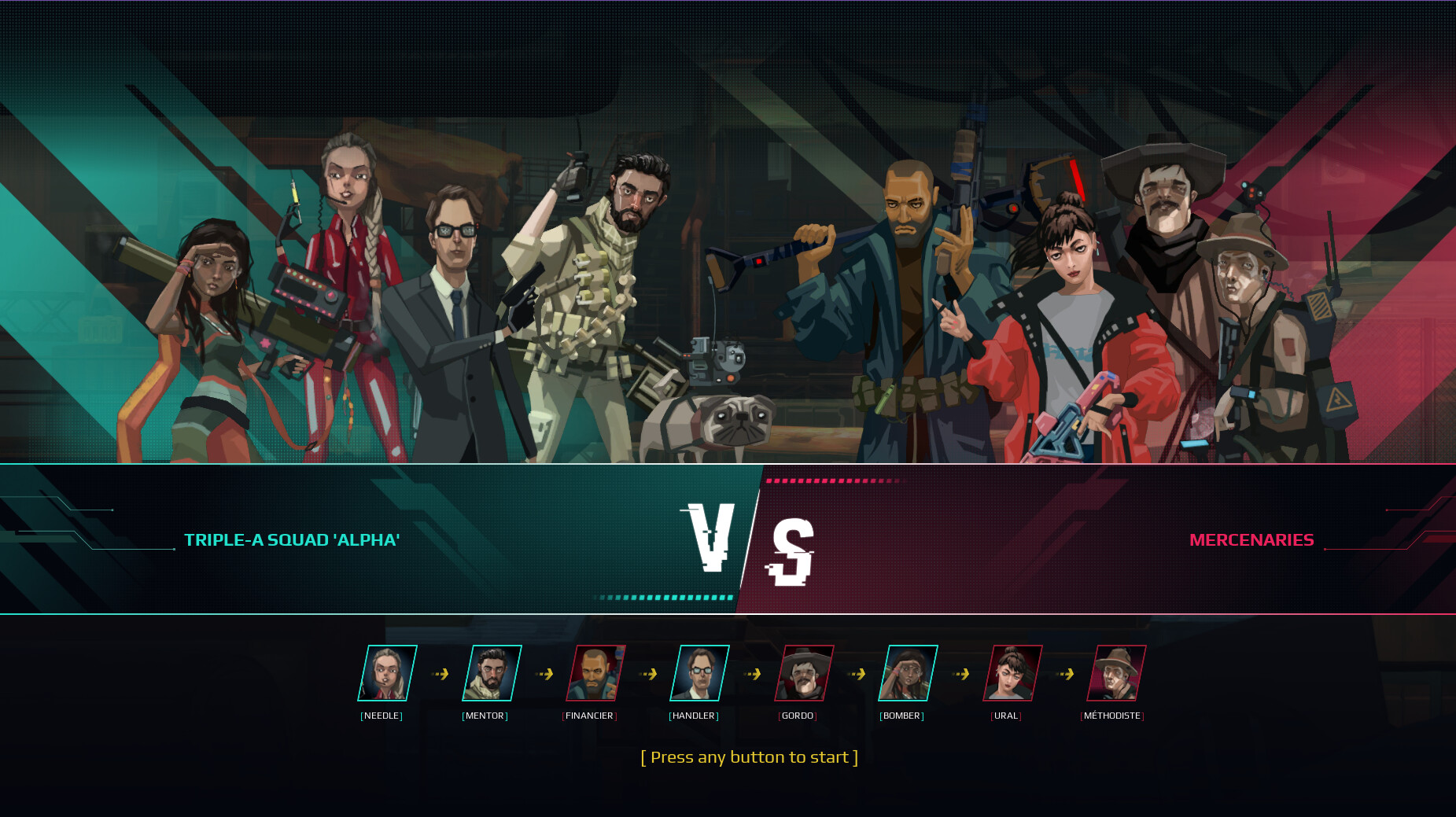Click the TRIPLE-A SQUAD 'ALPHA' banner
The height and width of the screenshot is (817, 1456).
click(293, 540)
